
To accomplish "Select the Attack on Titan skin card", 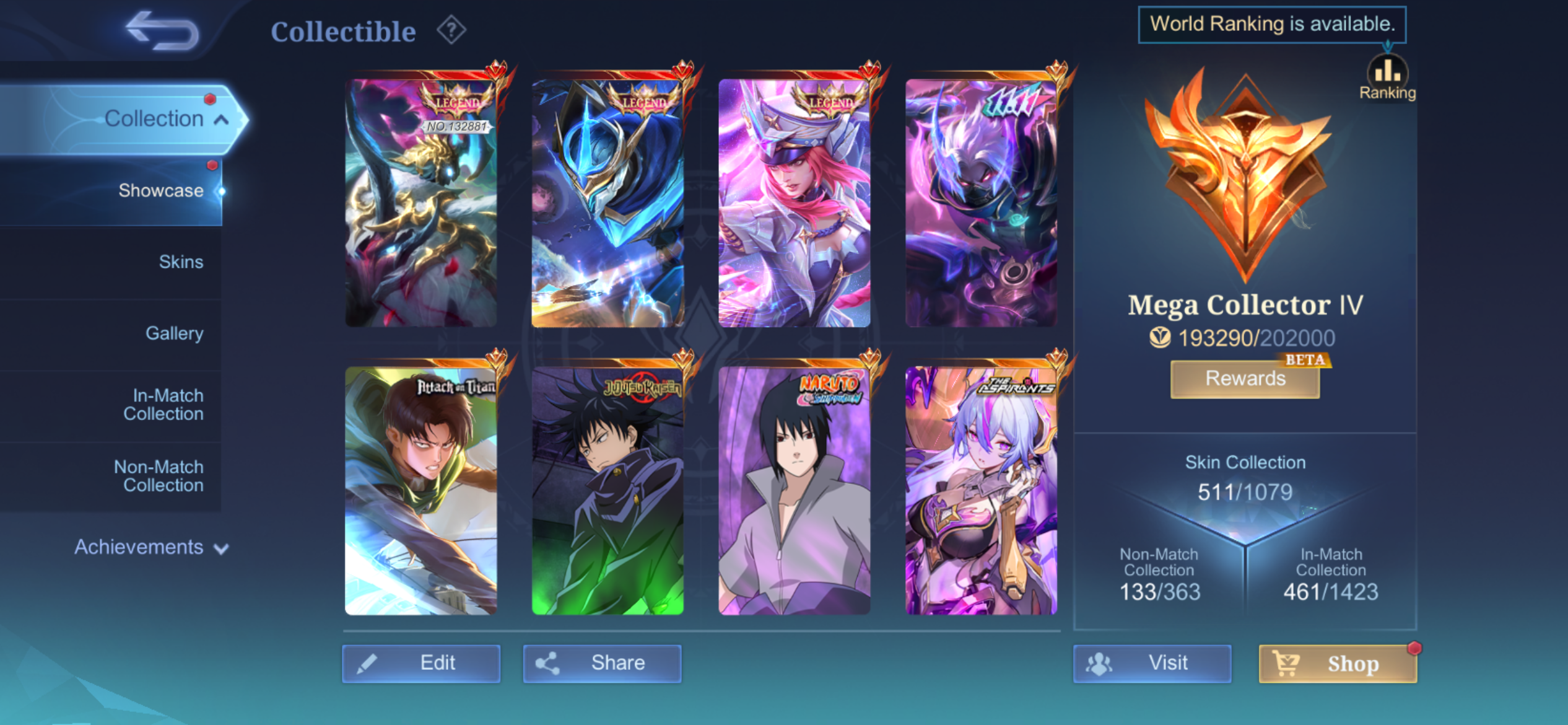I will tap(421, 491).
